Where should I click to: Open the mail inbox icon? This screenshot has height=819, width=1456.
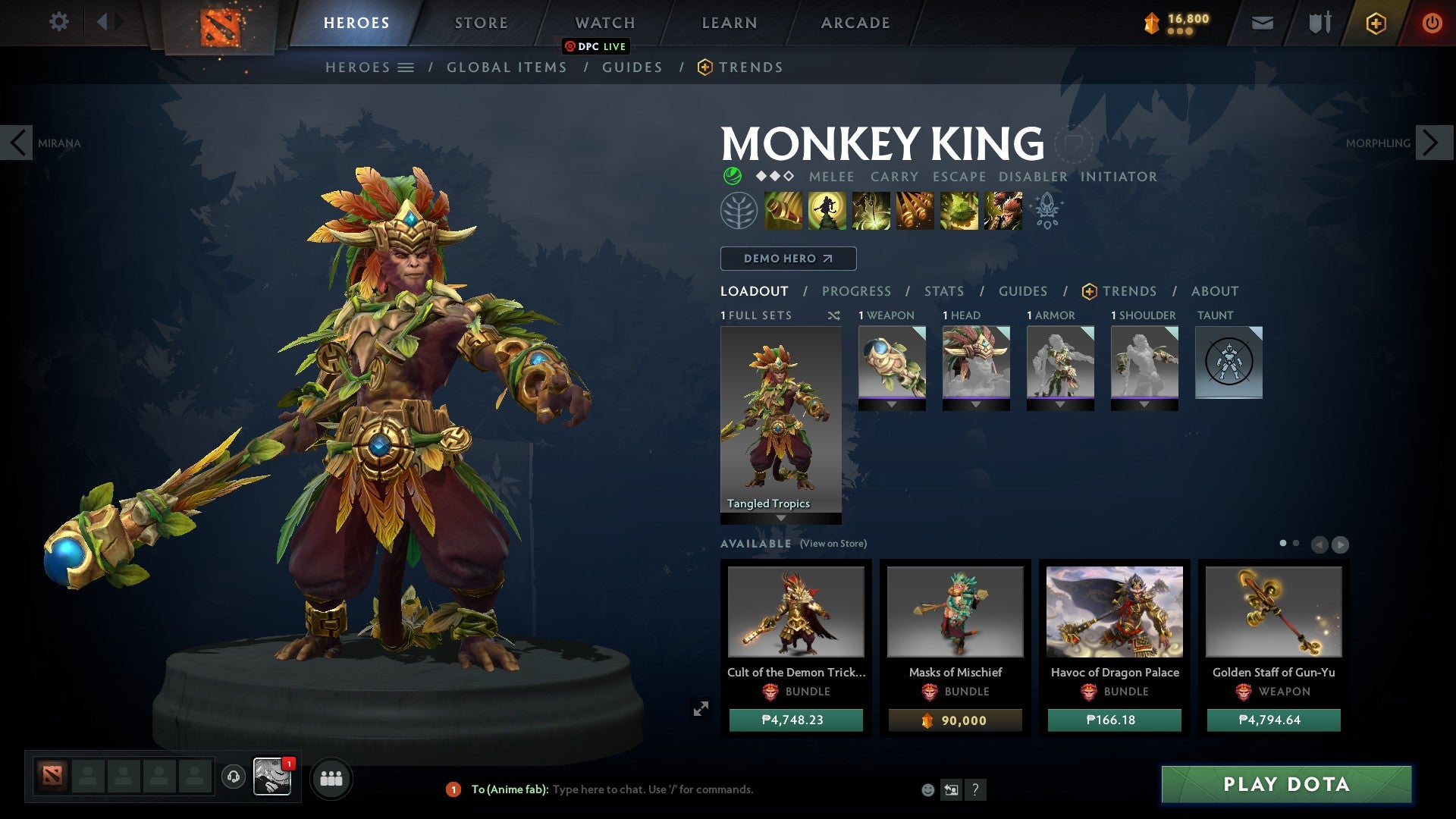tap(1262, 23)
